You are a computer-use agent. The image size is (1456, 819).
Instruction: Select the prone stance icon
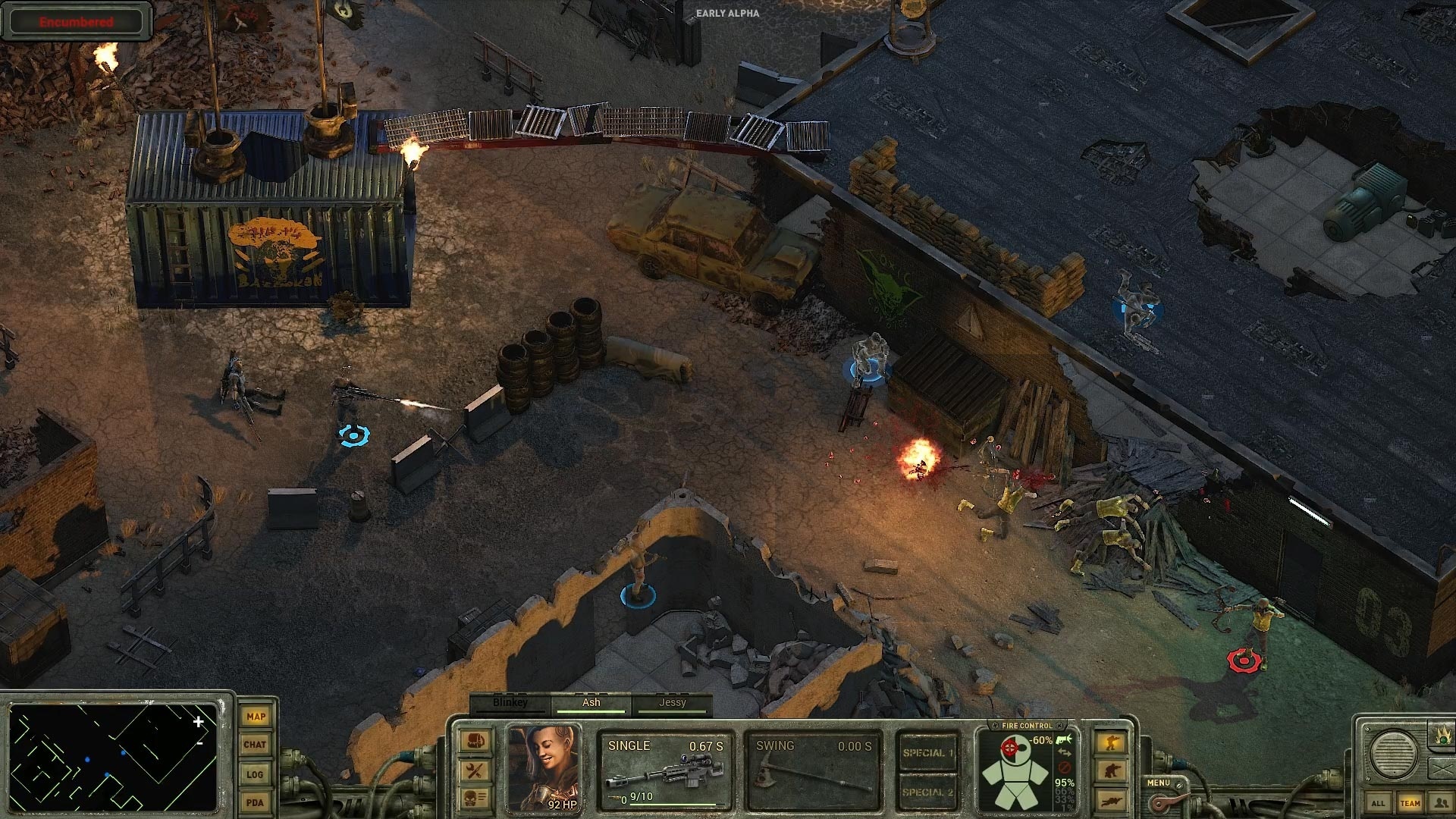coord(1111,800)
